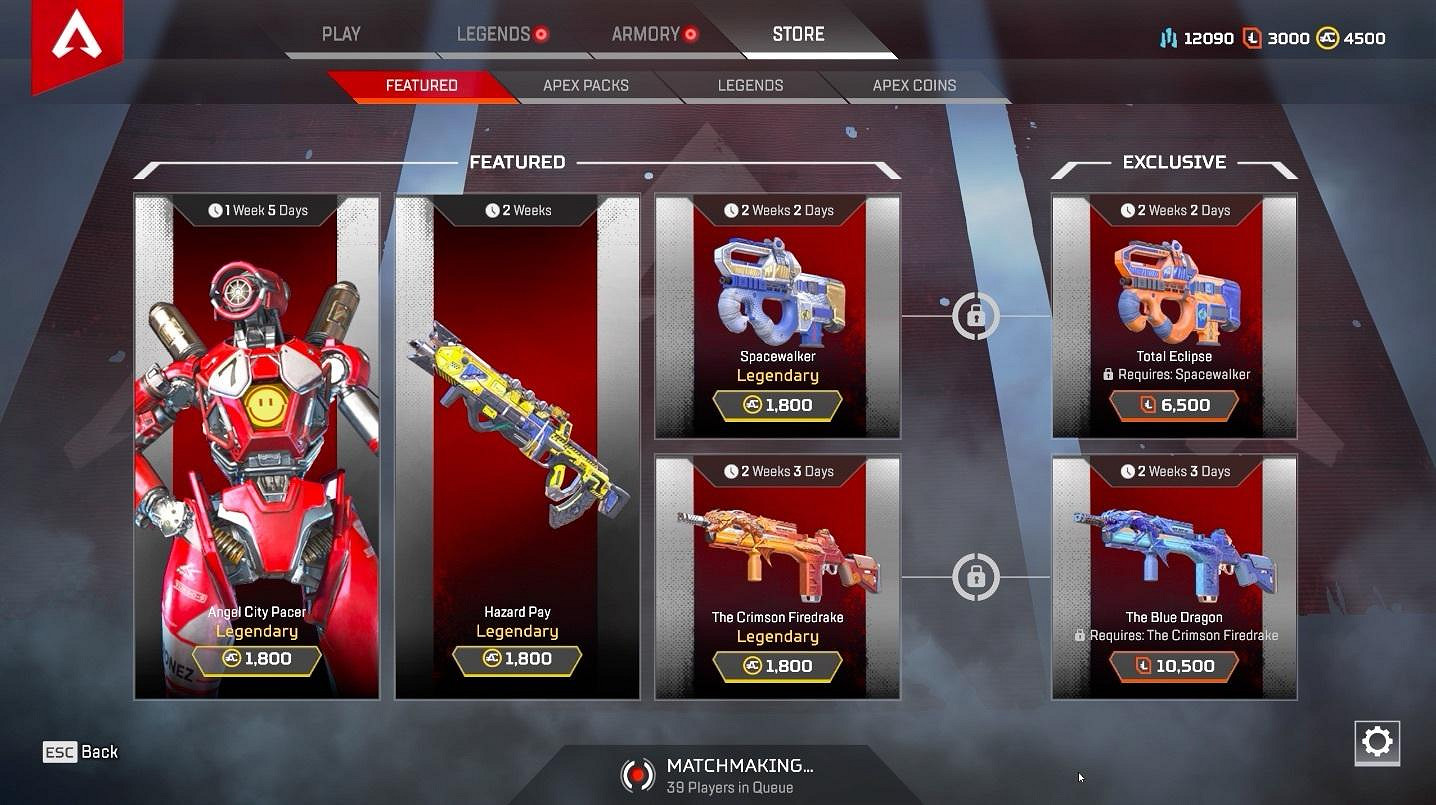Open the APEX COINS store tab
The width and height of the screenshot is (1436, 805).
pos(913,85)
